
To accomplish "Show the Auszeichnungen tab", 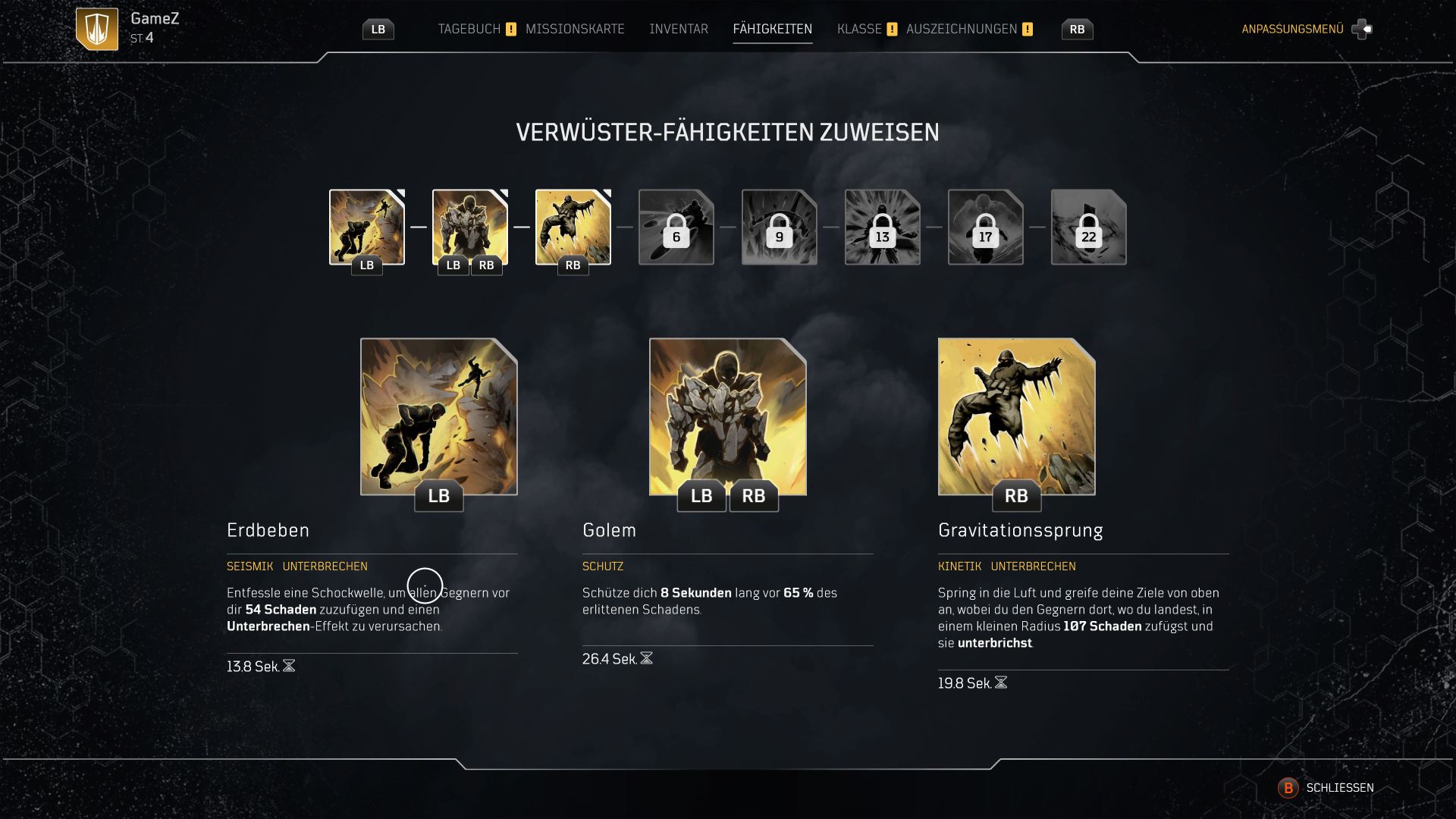I will pos(962,29).
